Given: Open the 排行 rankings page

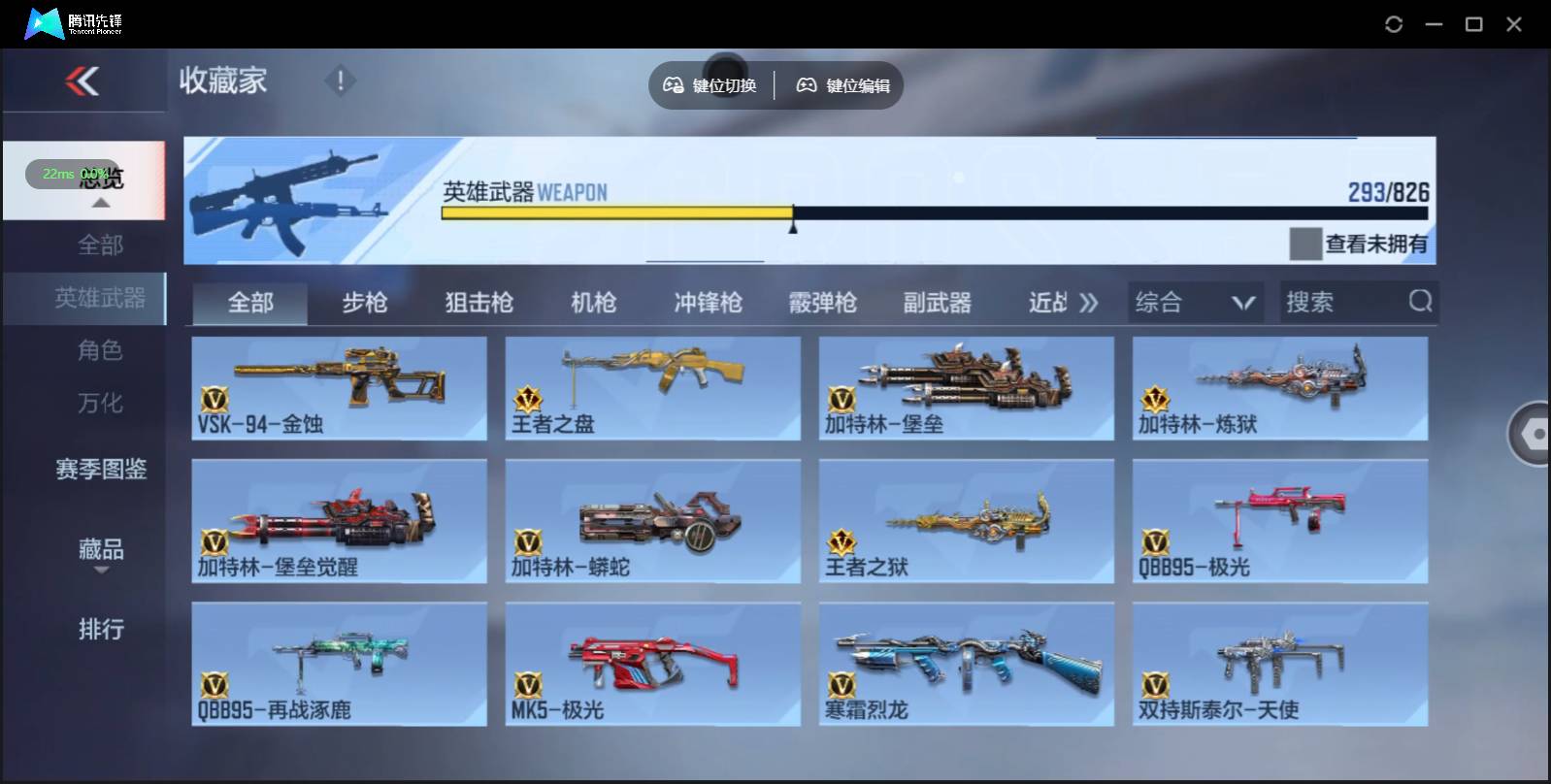Looking at the screenshot, I should [x=100, y=630].
